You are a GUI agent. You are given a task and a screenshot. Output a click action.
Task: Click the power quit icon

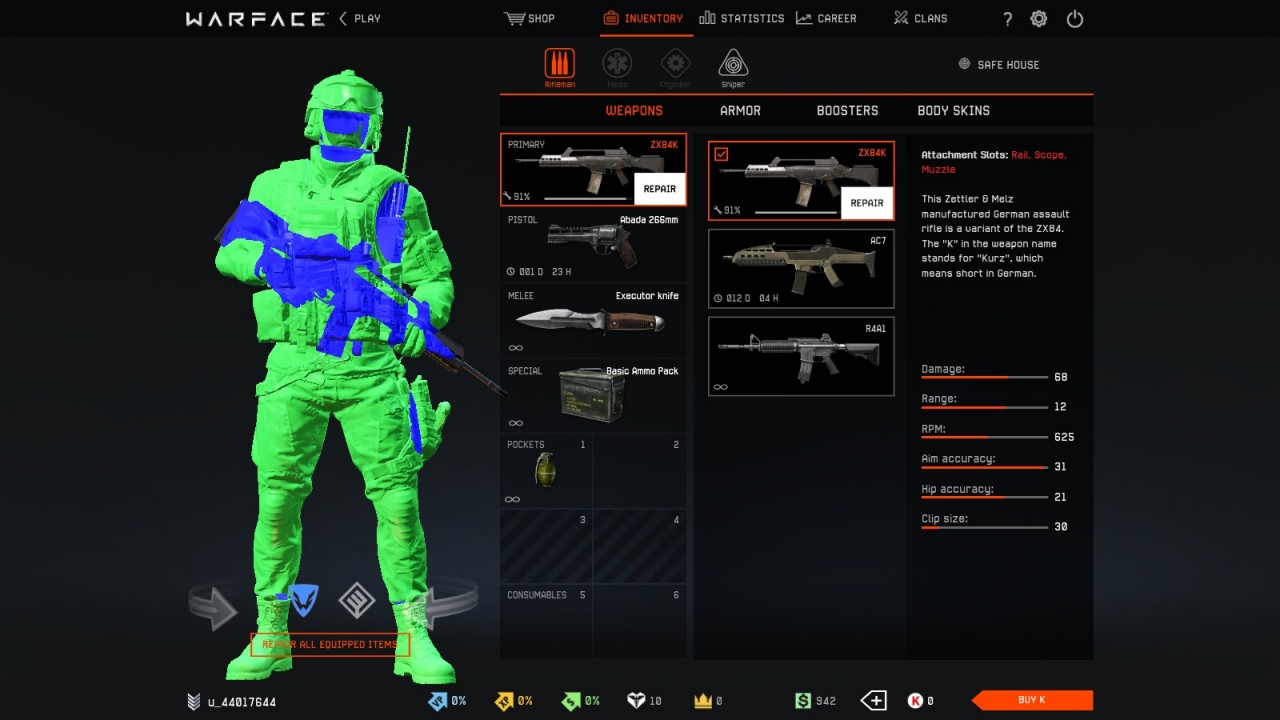click(x=1075, y=19)
